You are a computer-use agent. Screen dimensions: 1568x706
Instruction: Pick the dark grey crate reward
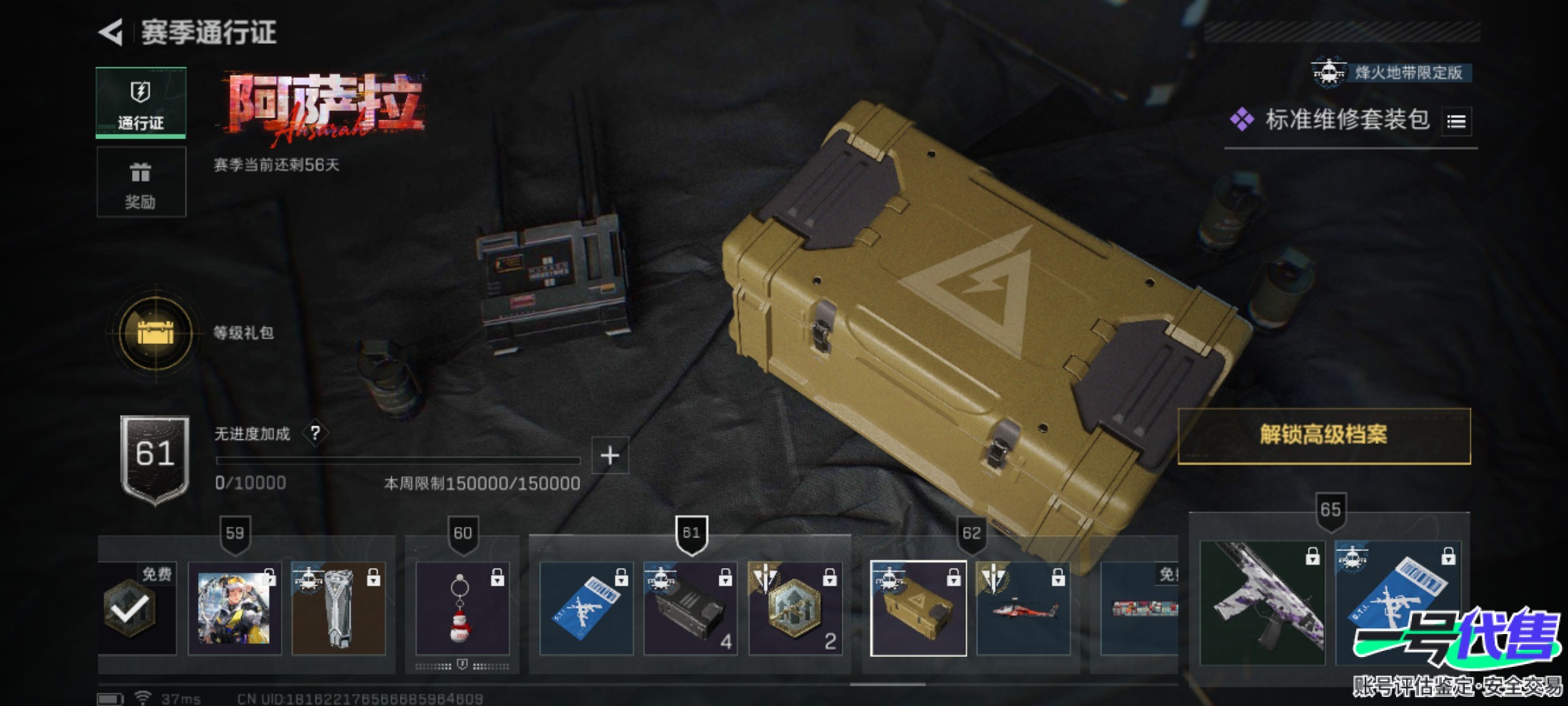(x=691, y=609)
